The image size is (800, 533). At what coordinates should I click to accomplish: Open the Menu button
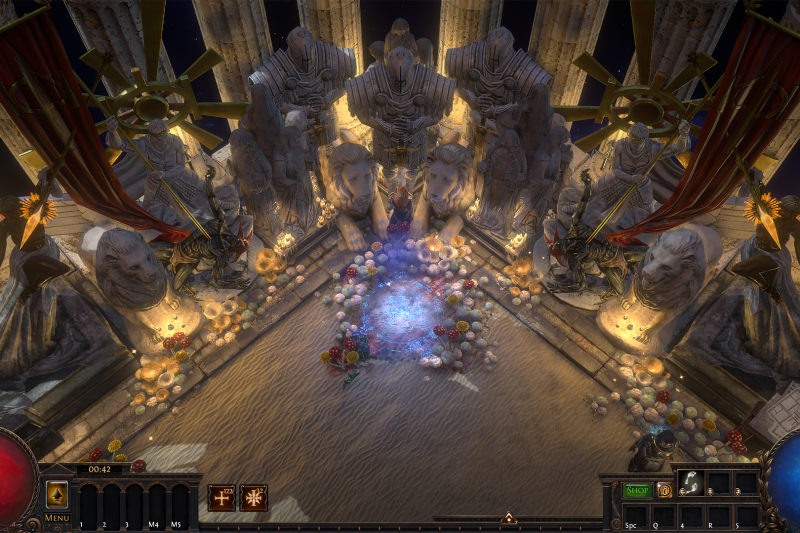56,517
